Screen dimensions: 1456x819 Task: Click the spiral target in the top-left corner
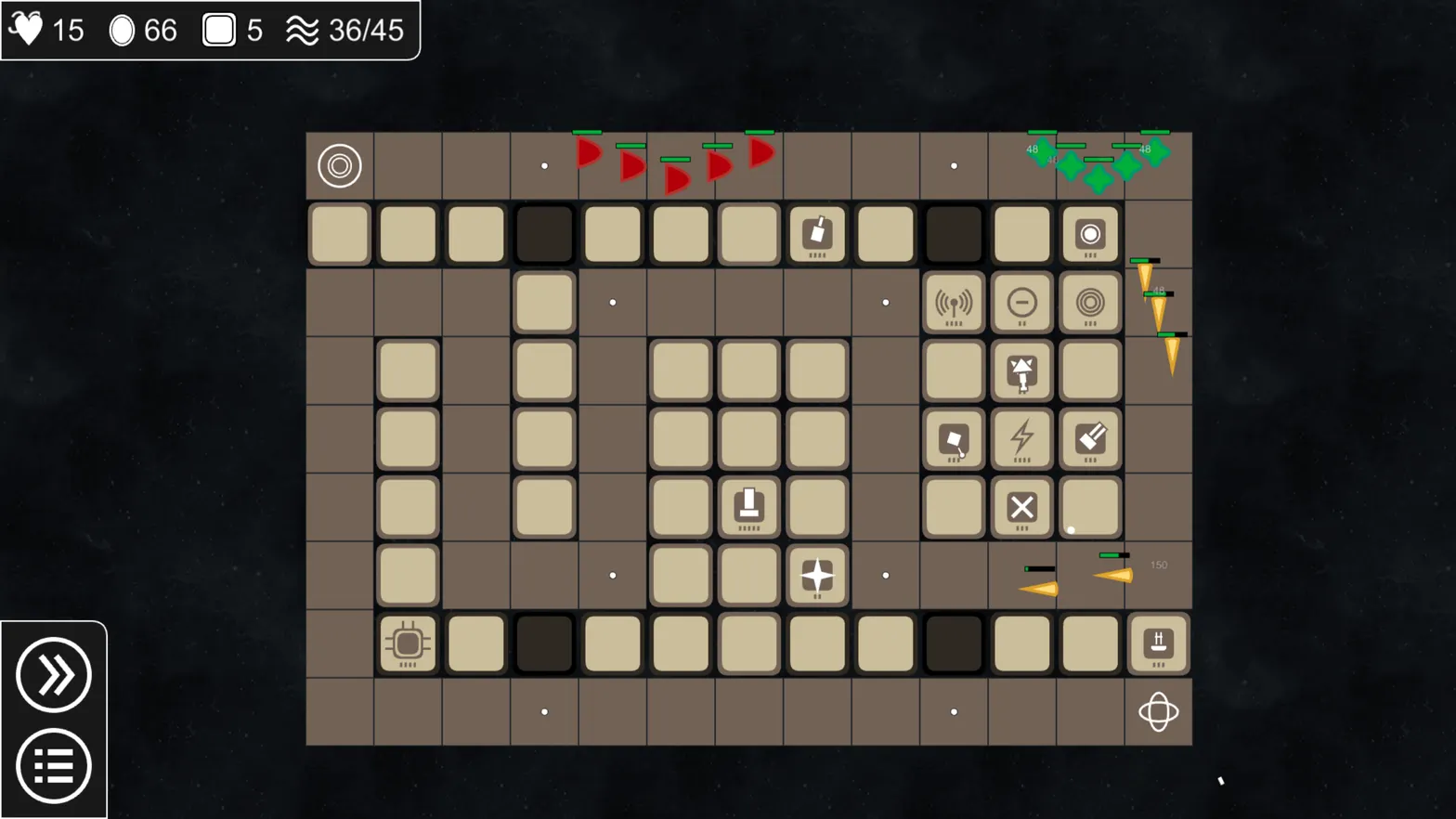340,165
